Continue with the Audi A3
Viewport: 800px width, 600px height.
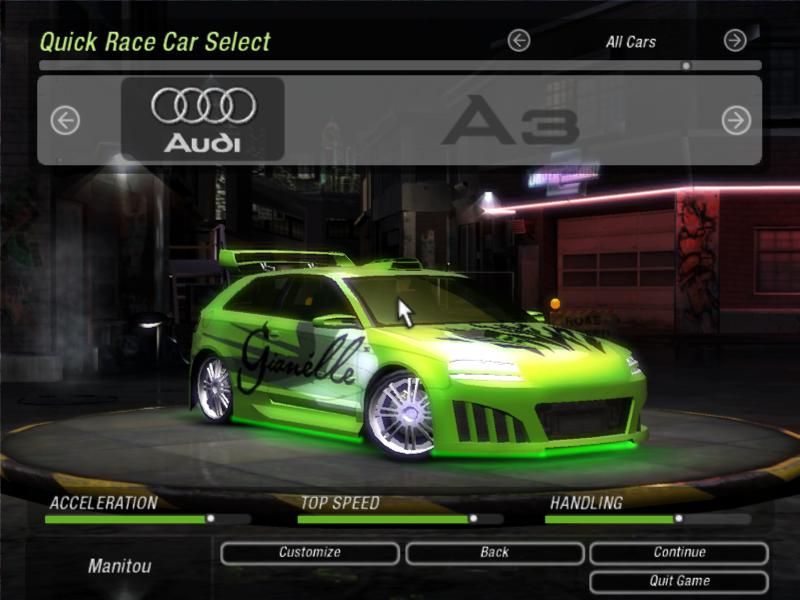[679, 553]
